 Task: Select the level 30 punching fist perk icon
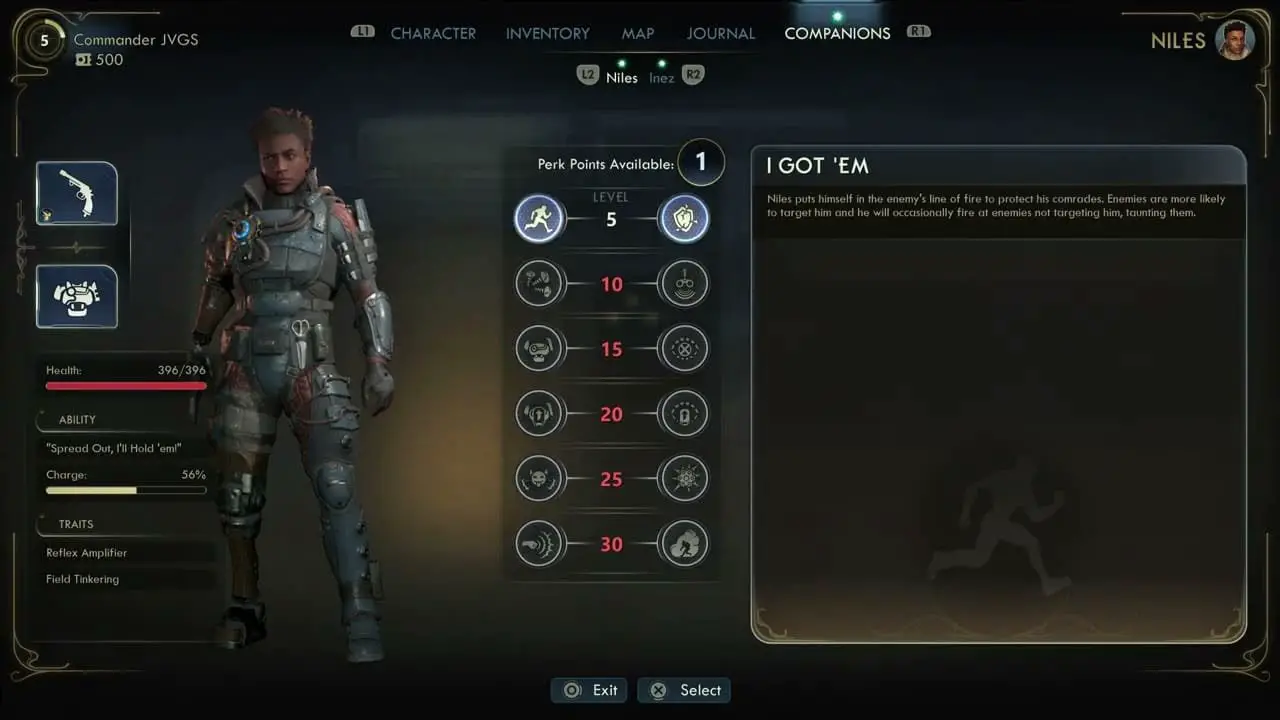(539, 544)
